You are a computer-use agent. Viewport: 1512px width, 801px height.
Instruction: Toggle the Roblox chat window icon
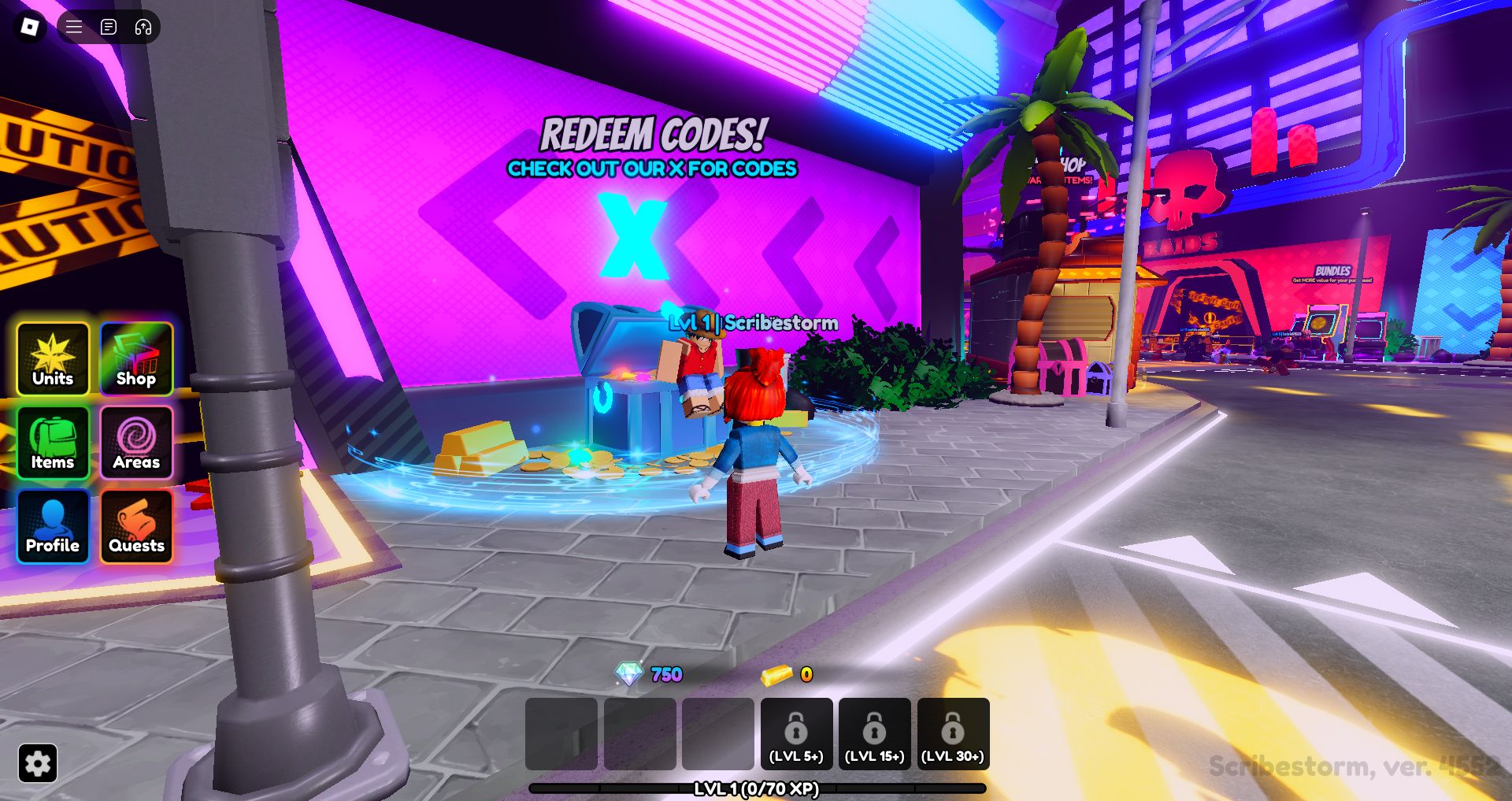click(109, 27)
